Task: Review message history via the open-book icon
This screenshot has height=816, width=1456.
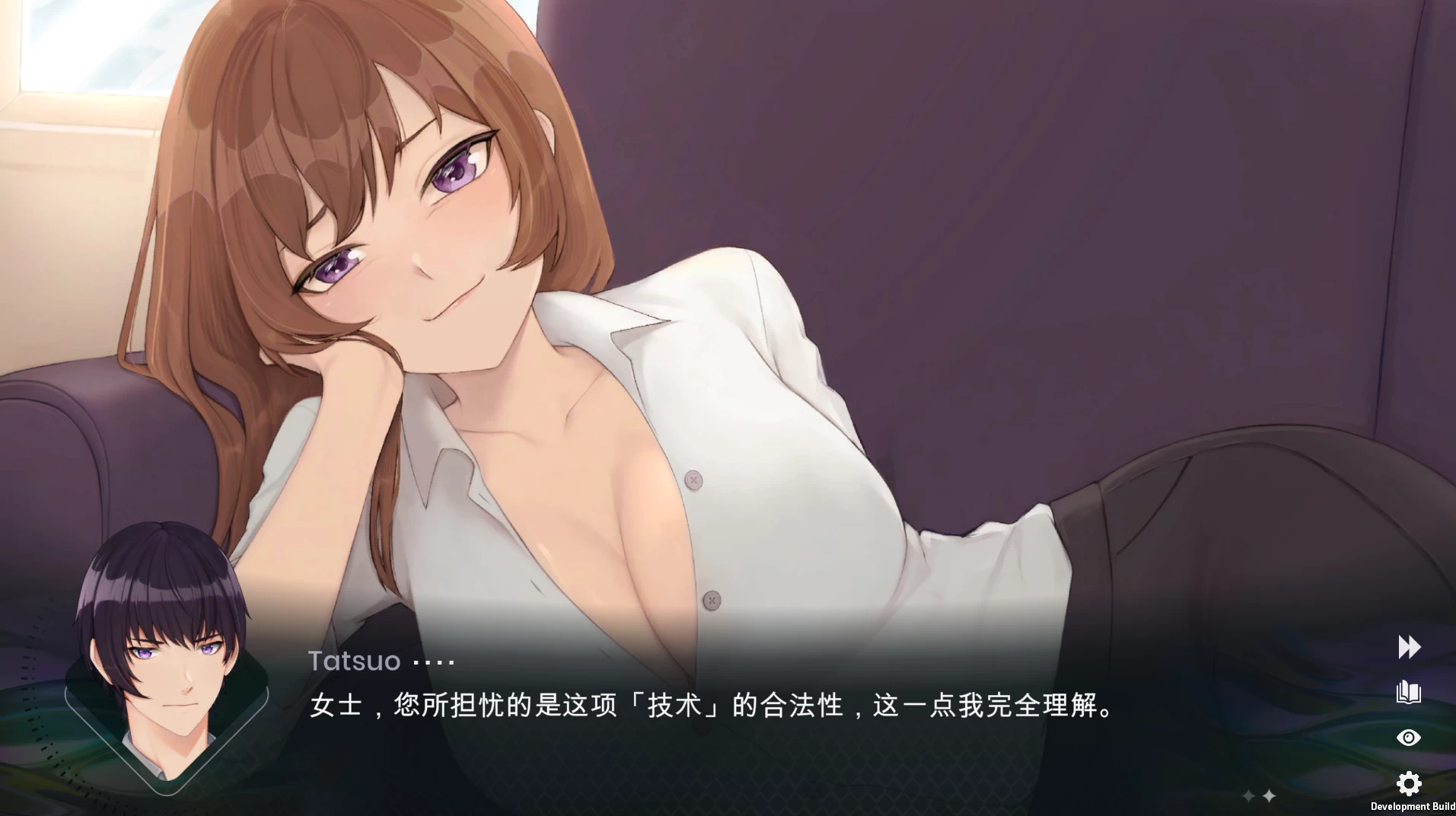Action: pos(1408,693)
